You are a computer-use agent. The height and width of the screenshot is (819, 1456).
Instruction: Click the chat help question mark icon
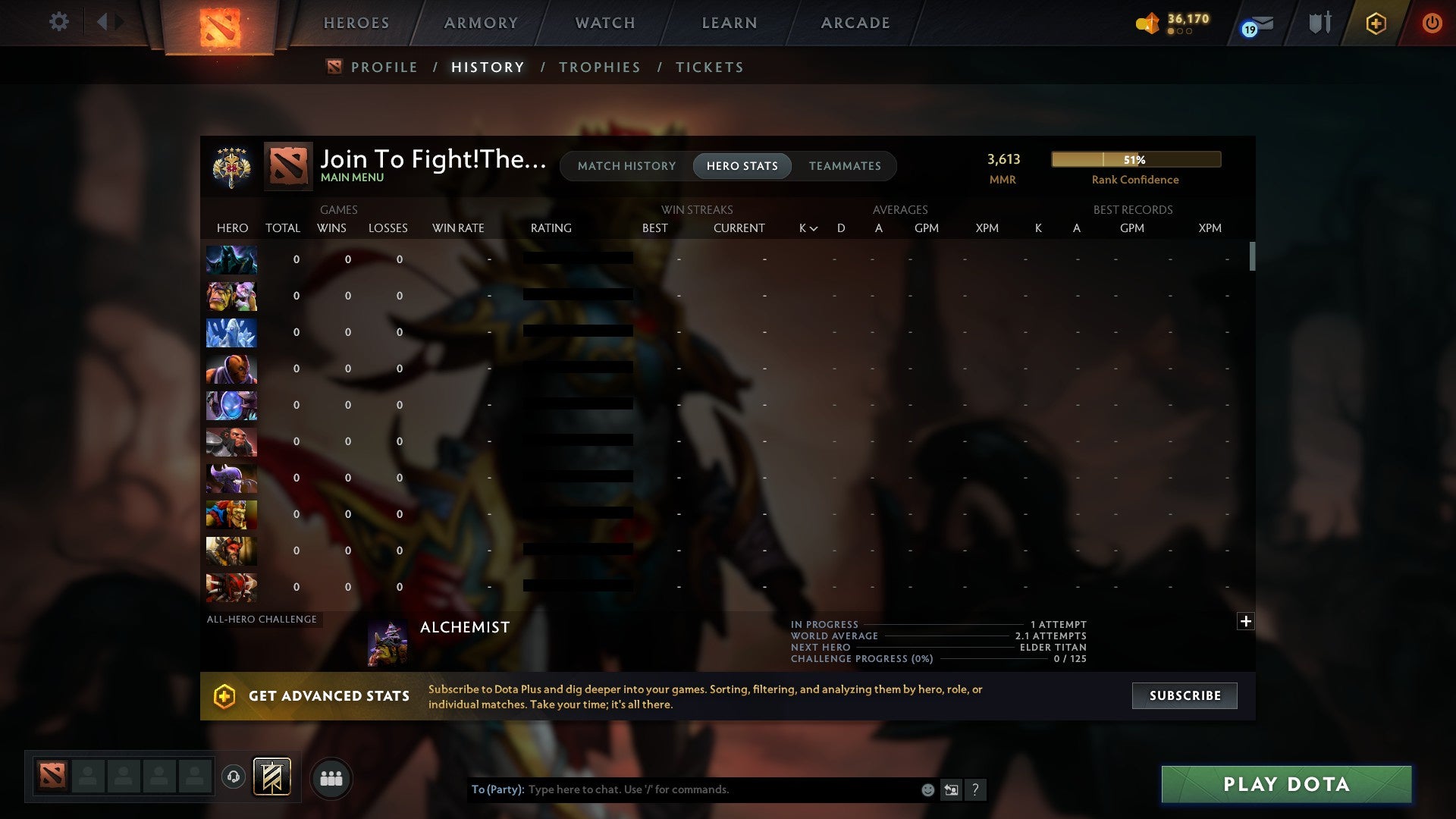pos(976,789)
